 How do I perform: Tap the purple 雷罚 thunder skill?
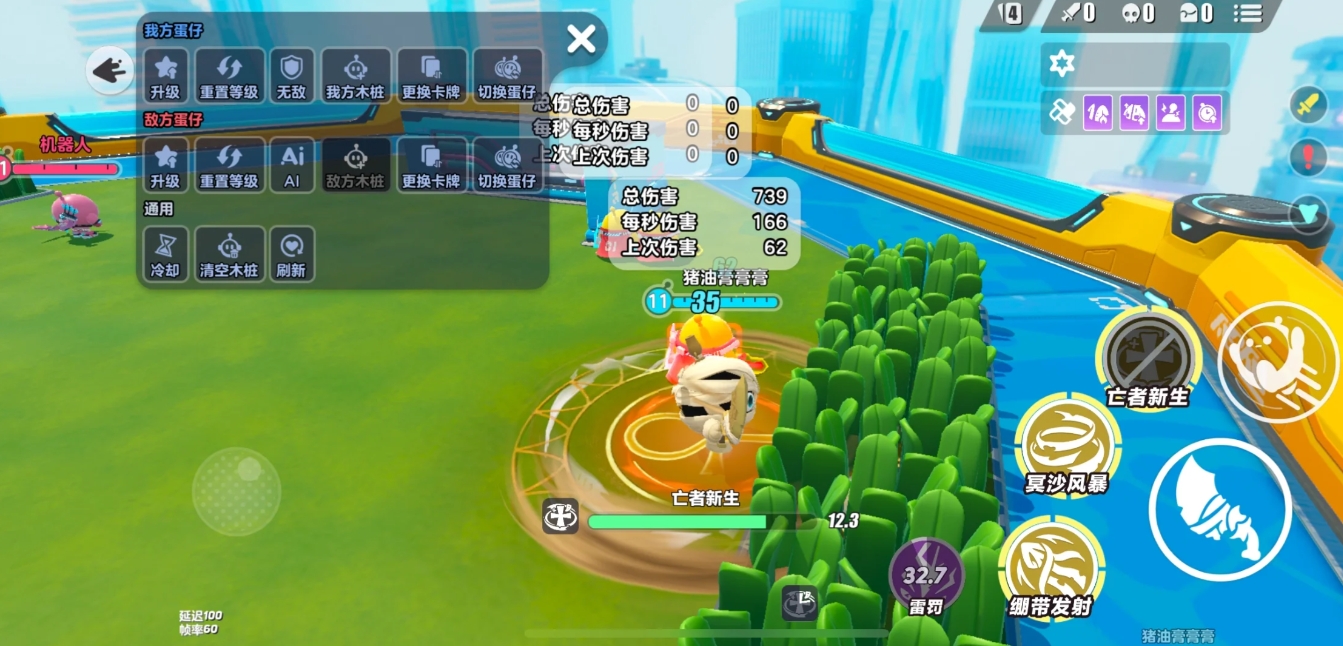(x=926, y=576)
